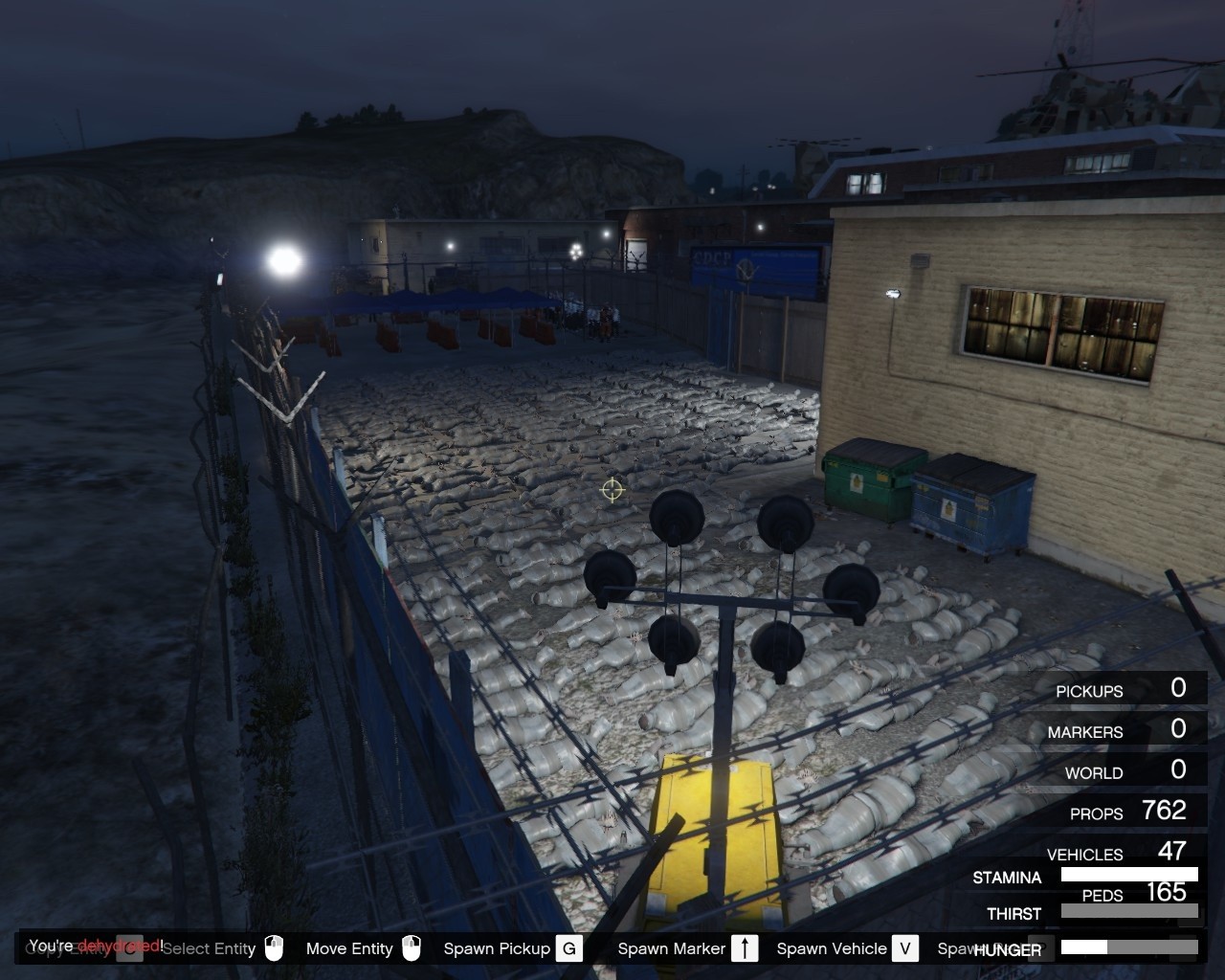
Task: Click the Select Entity mouse icon
Action: pyautogui.click(x=273, y=948)
